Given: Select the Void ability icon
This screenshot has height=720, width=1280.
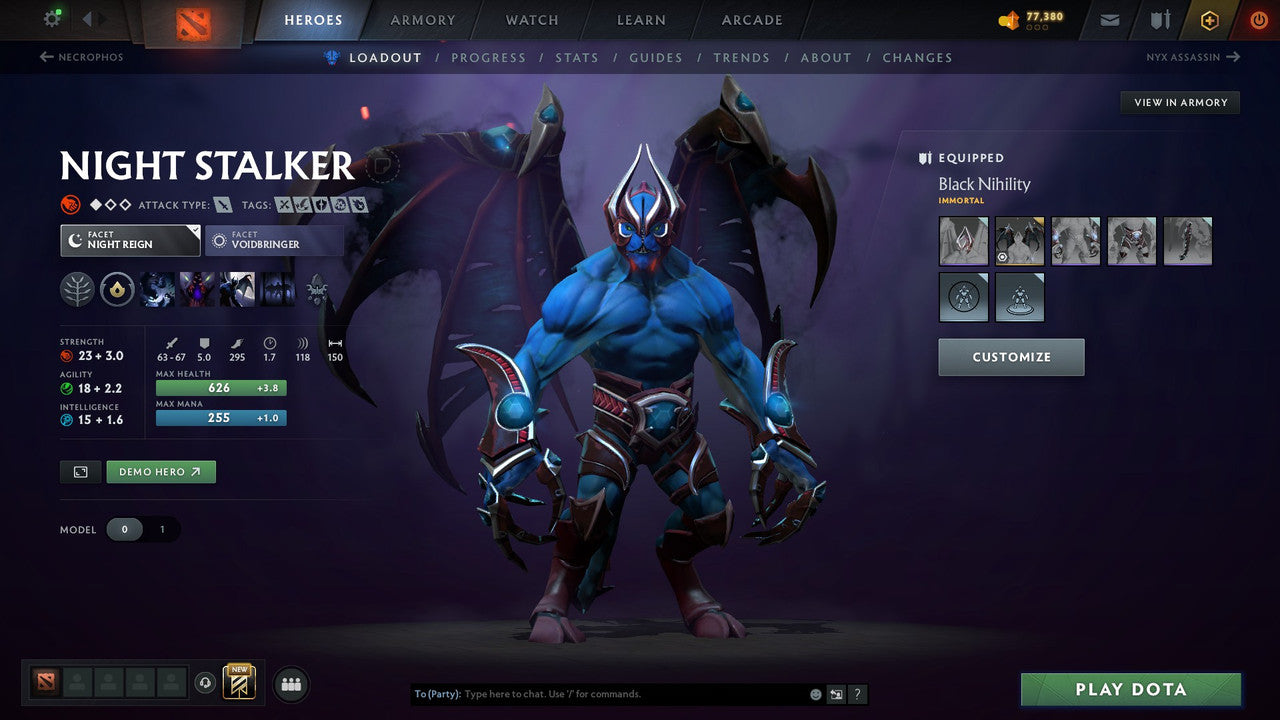Looking at the screenshot, I should click(157, 290).
